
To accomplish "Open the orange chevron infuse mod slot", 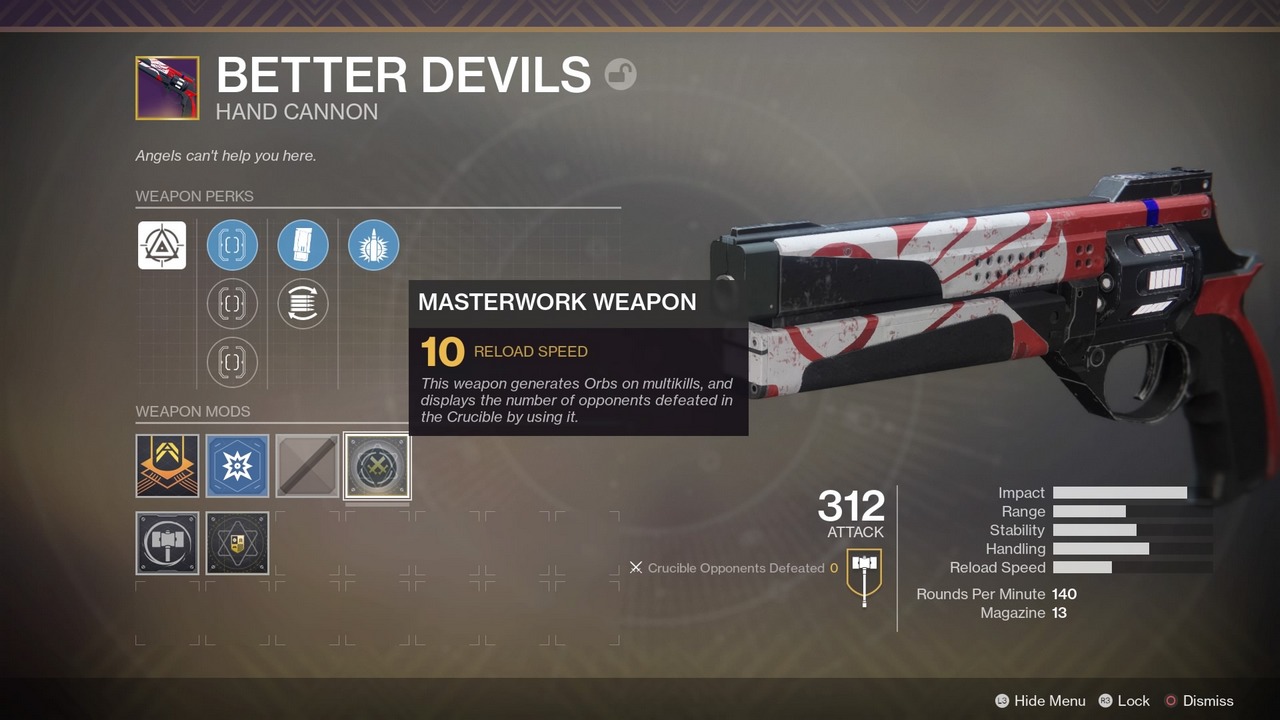I will point(167,466).
